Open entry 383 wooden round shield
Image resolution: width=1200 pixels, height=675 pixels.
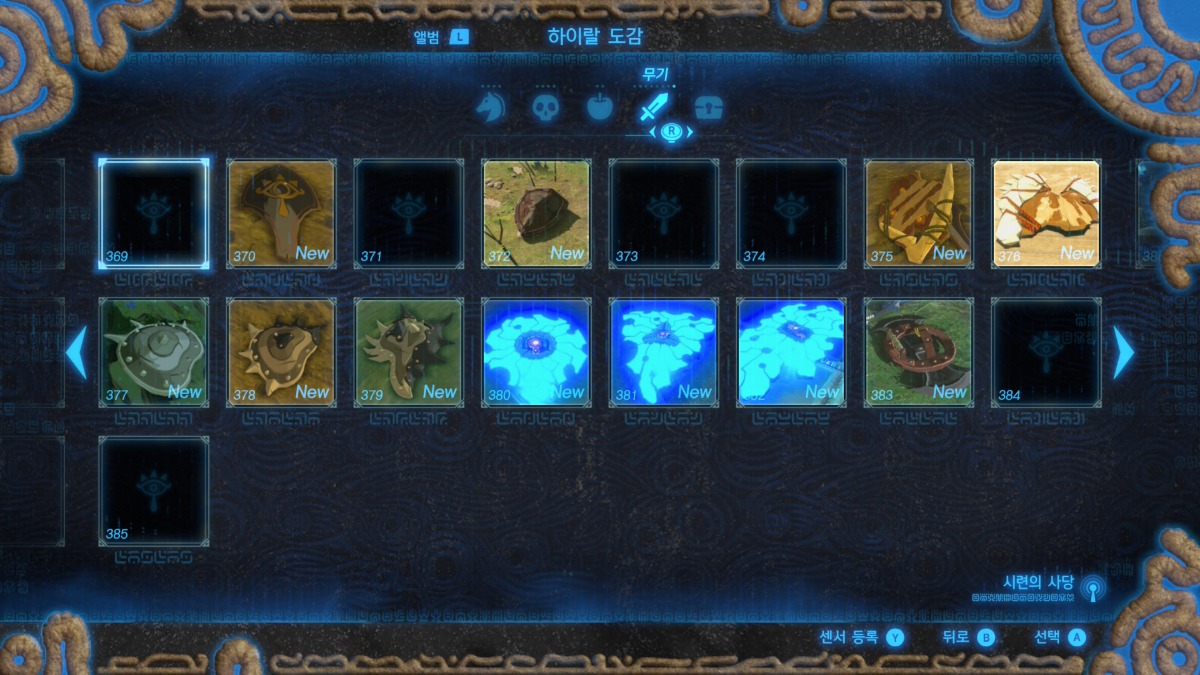tap(918, 352)
